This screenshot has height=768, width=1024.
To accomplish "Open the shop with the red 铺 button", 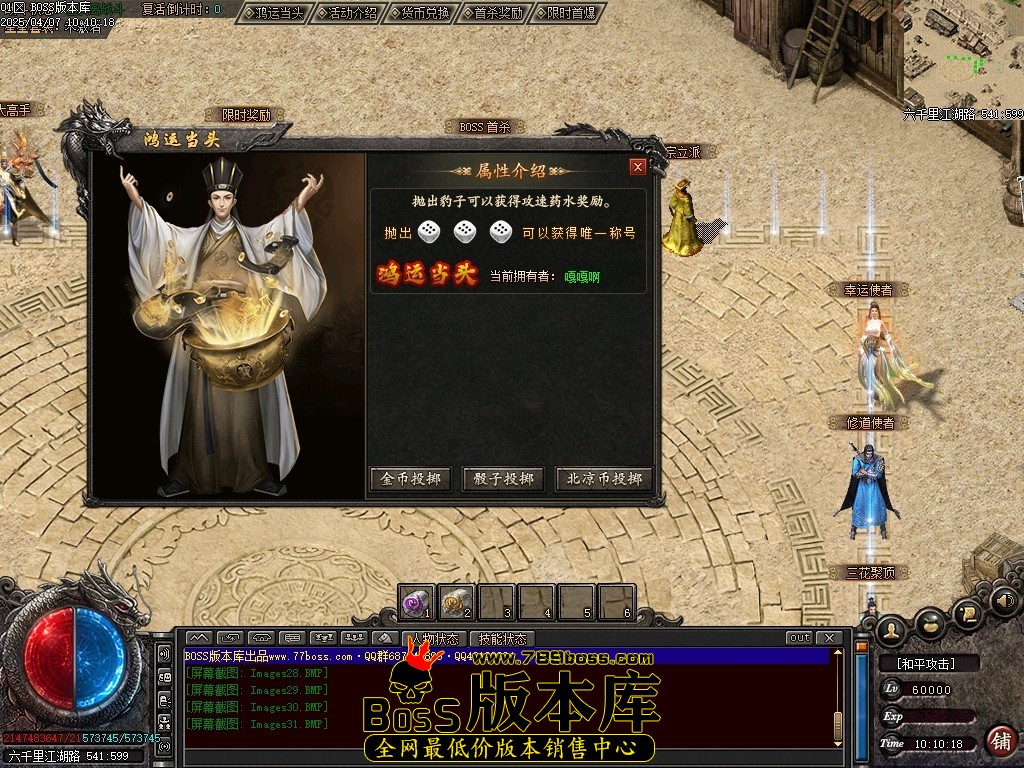I will [998, 740].
